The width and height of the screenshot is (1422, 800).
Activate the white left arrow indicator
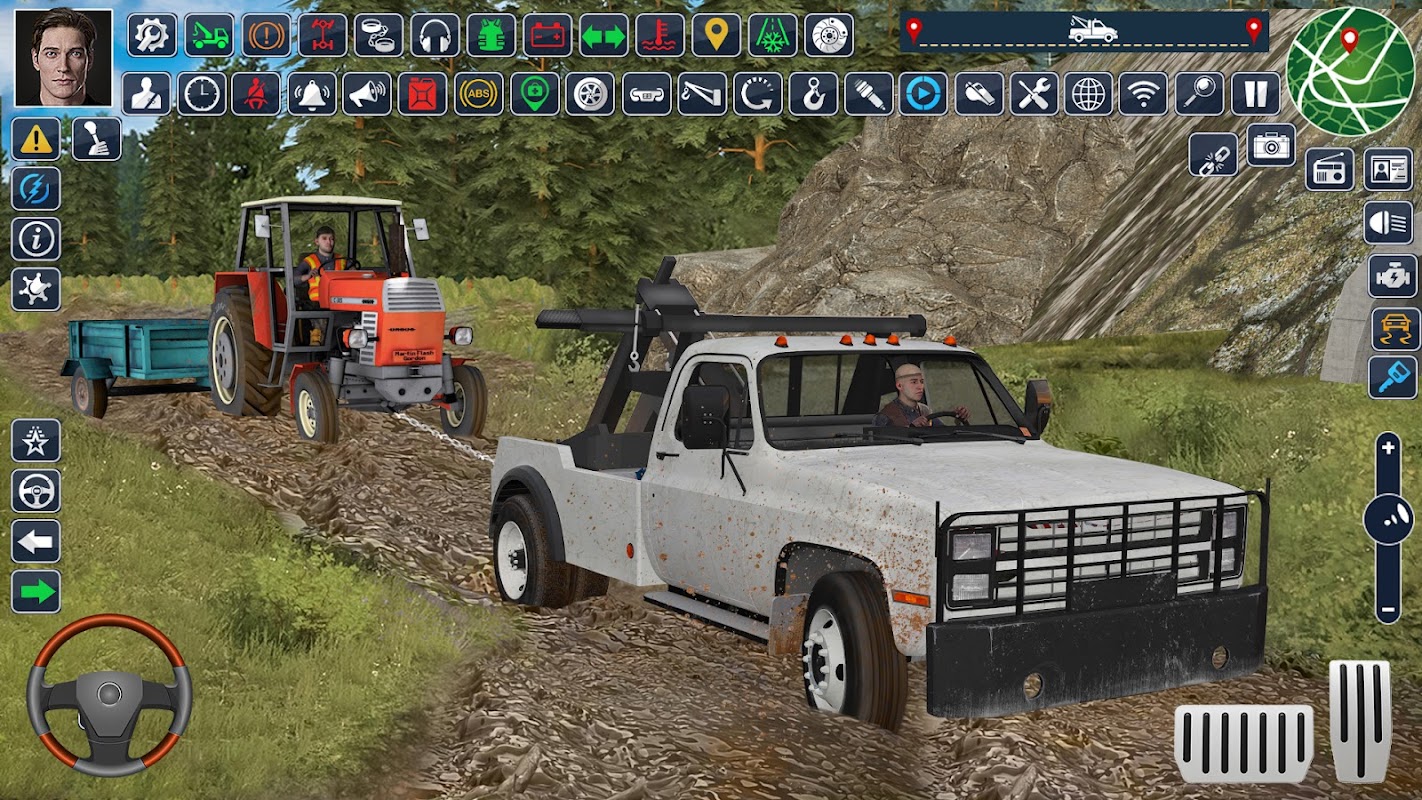point(36,541)
